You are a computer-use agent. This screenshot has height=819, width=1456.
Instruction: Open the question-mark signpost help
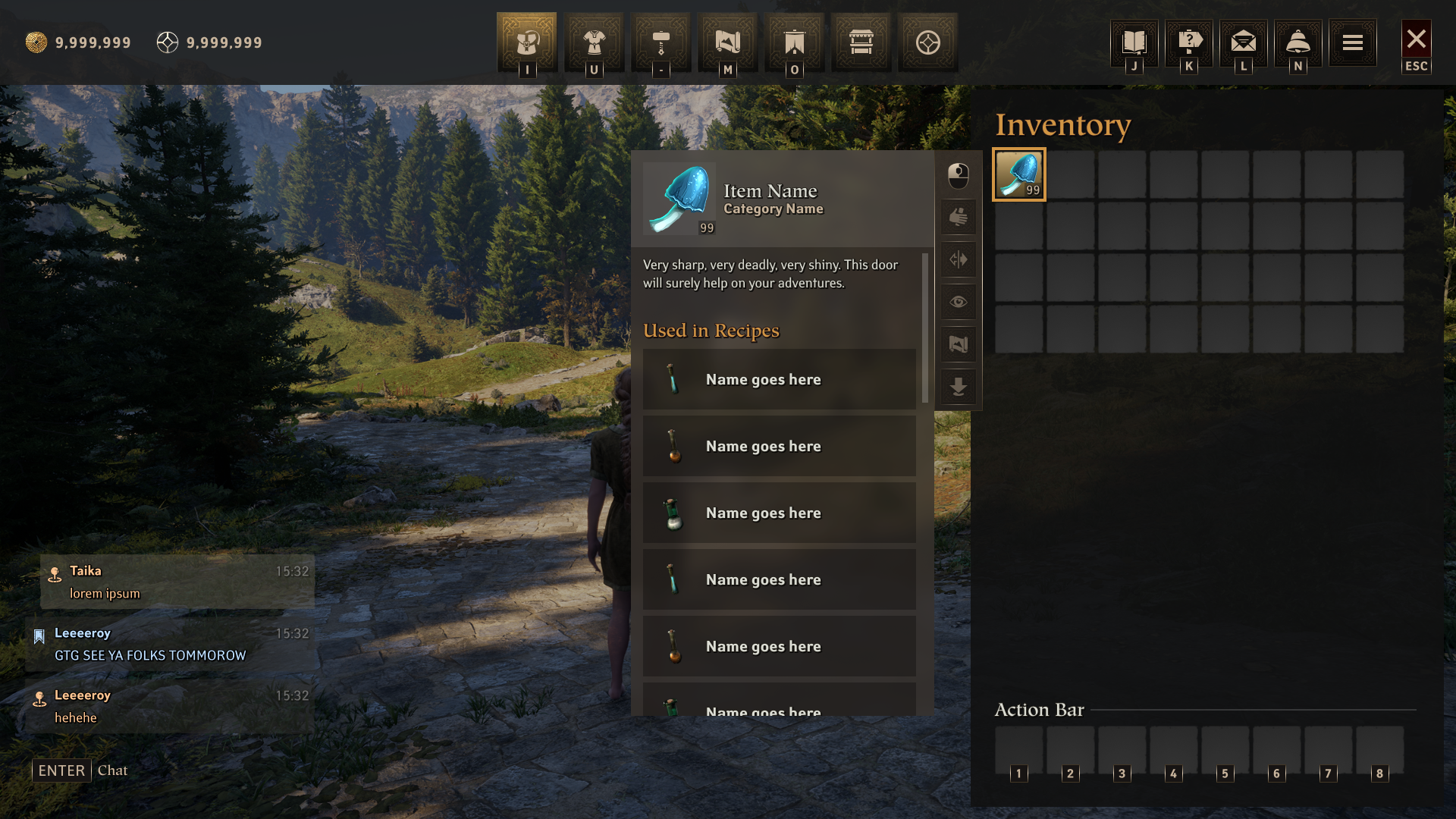1189,42
